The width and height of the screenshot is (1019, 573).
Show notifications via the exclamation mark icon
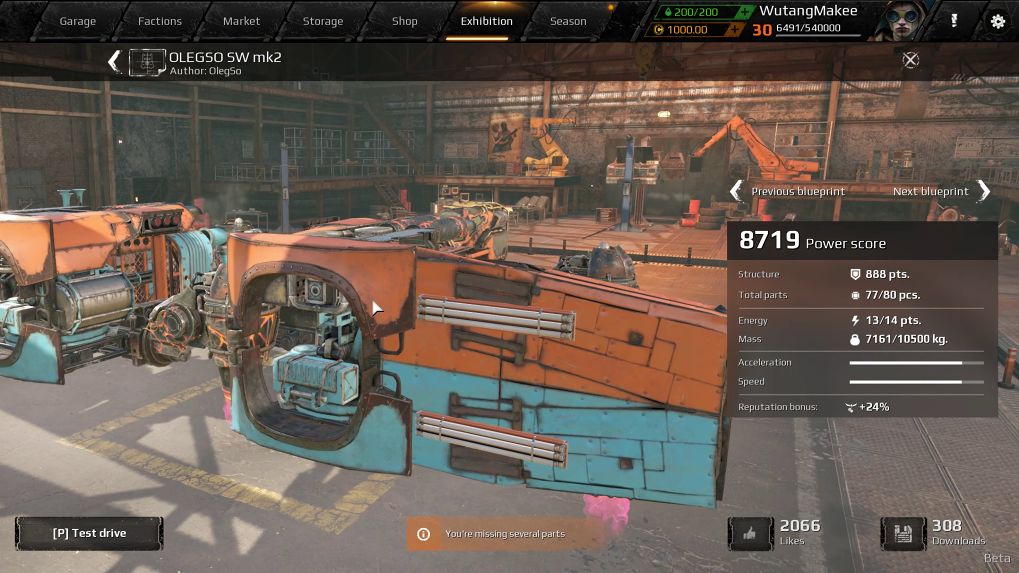pos(954,21)
